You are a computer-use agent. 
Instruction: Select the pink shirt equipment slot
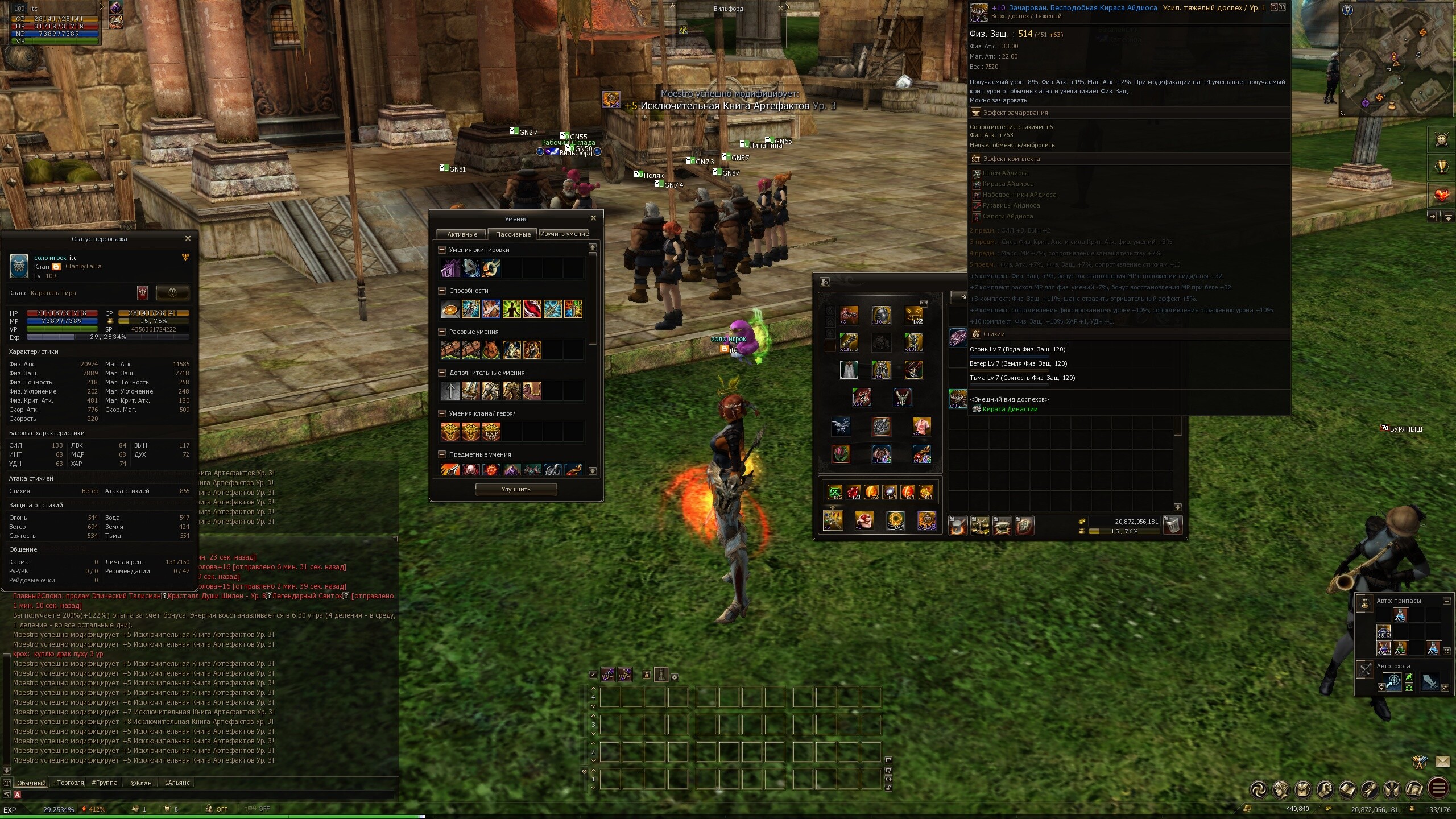click(921, 426)
